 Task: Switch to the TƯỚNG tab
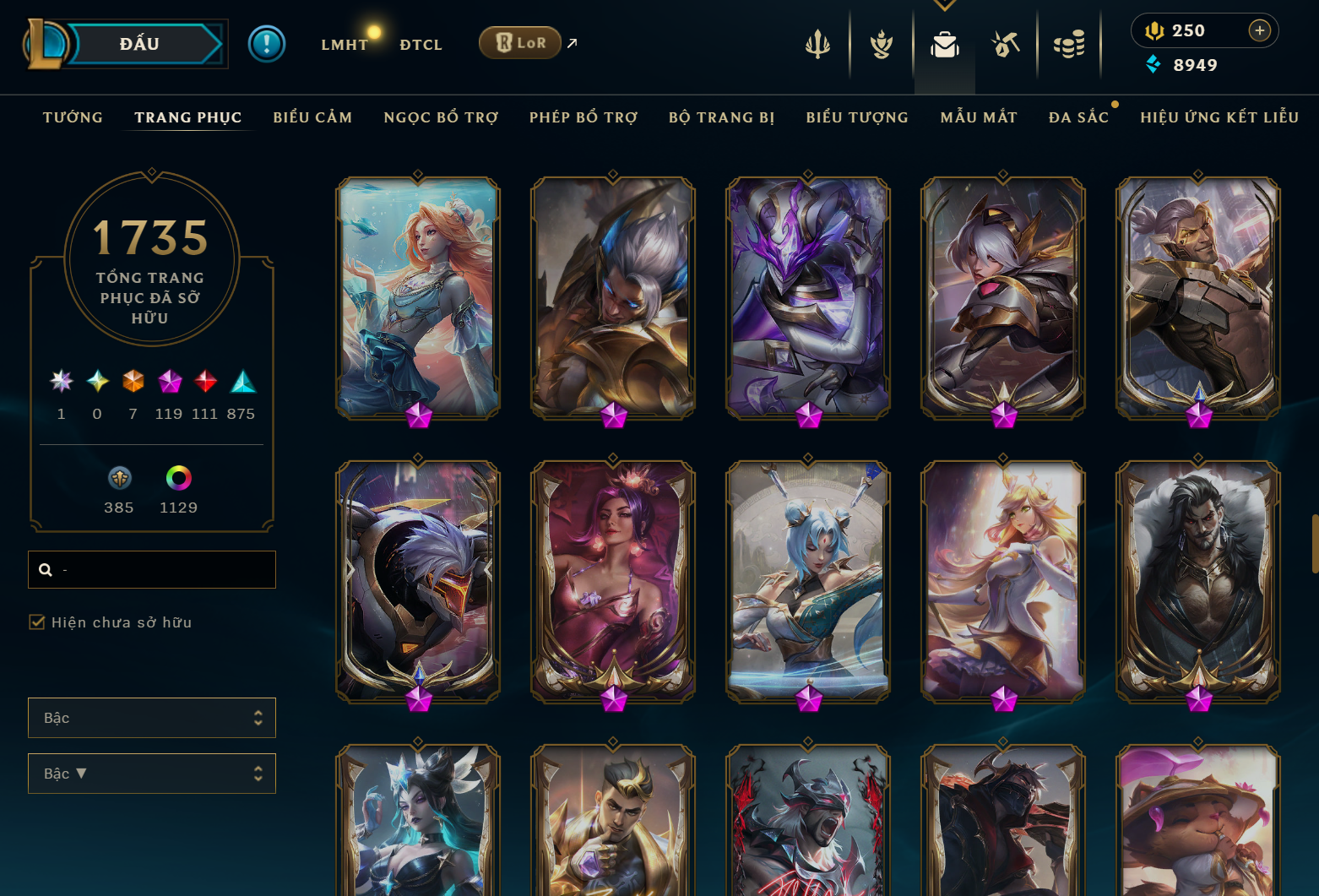click(x=73, y=117)
